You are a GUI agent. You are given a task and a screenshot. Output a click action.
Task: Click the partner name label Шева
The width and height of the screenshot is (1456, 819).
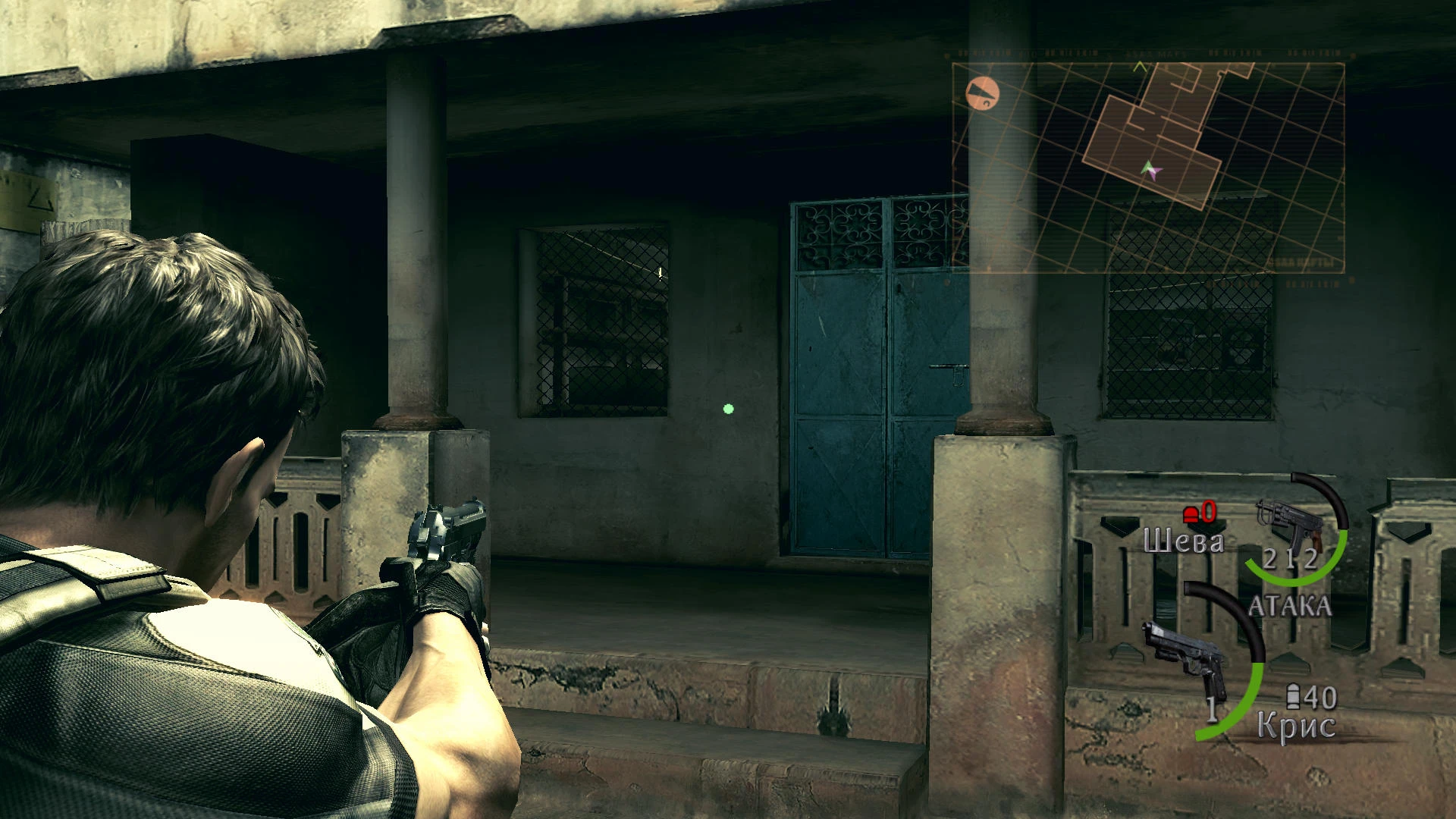[x=1184, y=541]
